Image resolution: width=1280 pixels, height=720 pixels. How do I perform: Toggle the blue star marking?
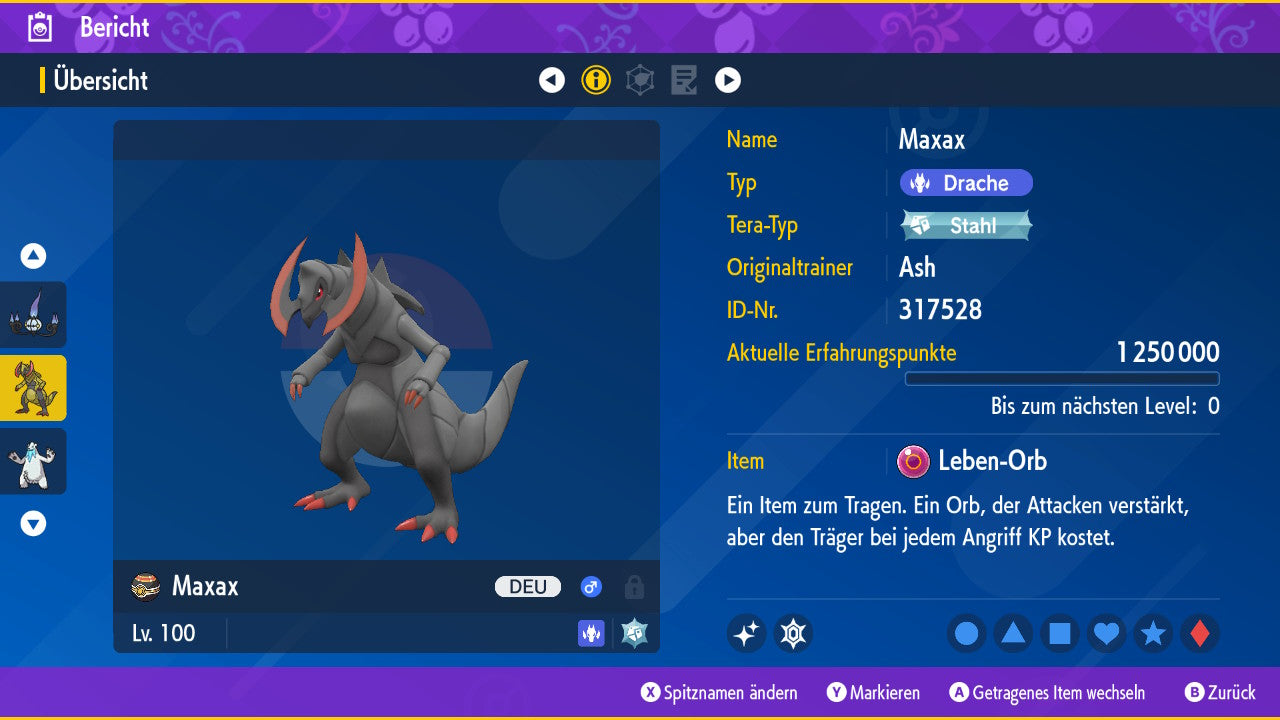coord(1153,633)
